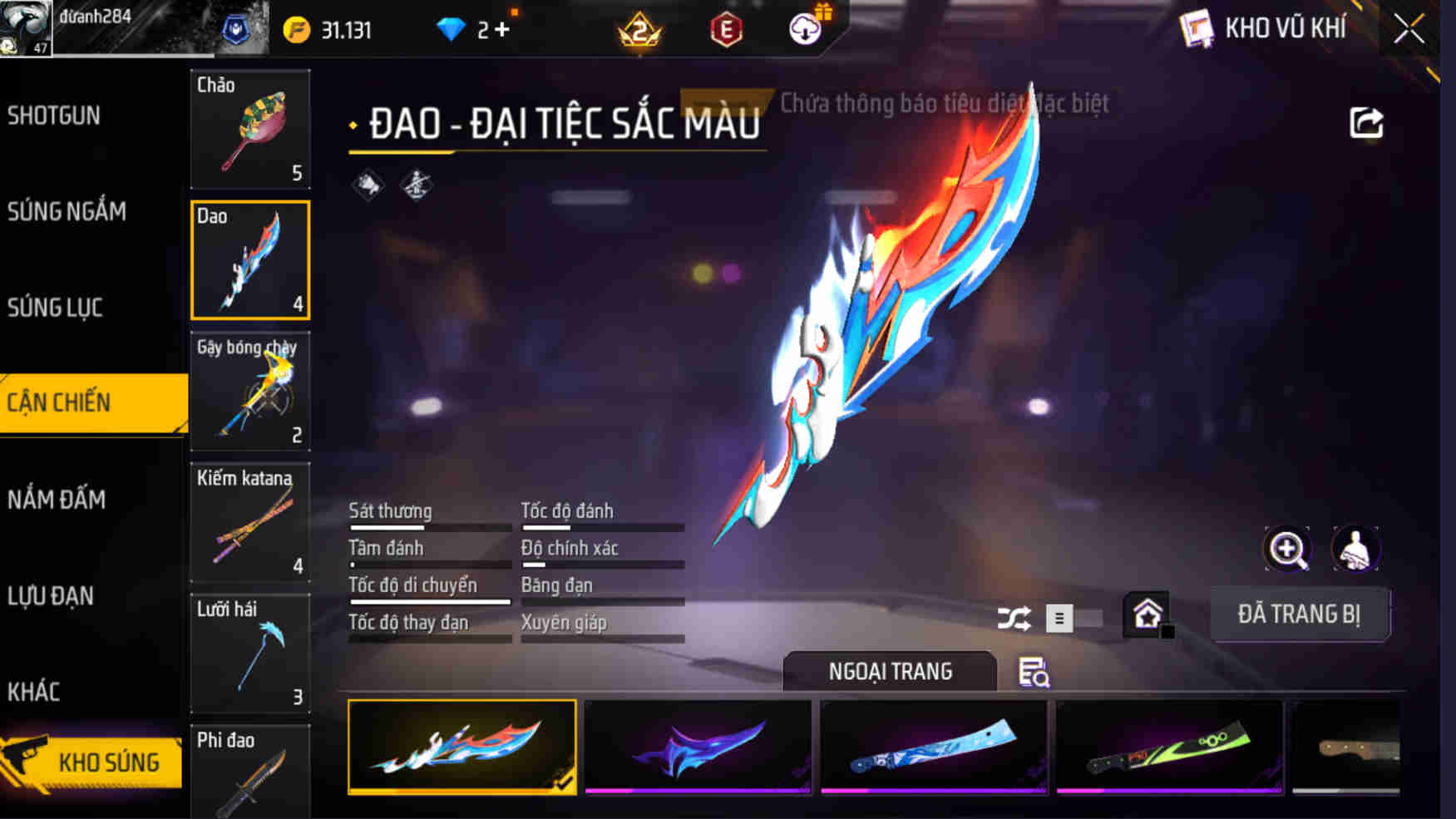1456x819 pixels.
Task: Open the share icon for the Đao skin
Action: click(x=1364, y=122)
